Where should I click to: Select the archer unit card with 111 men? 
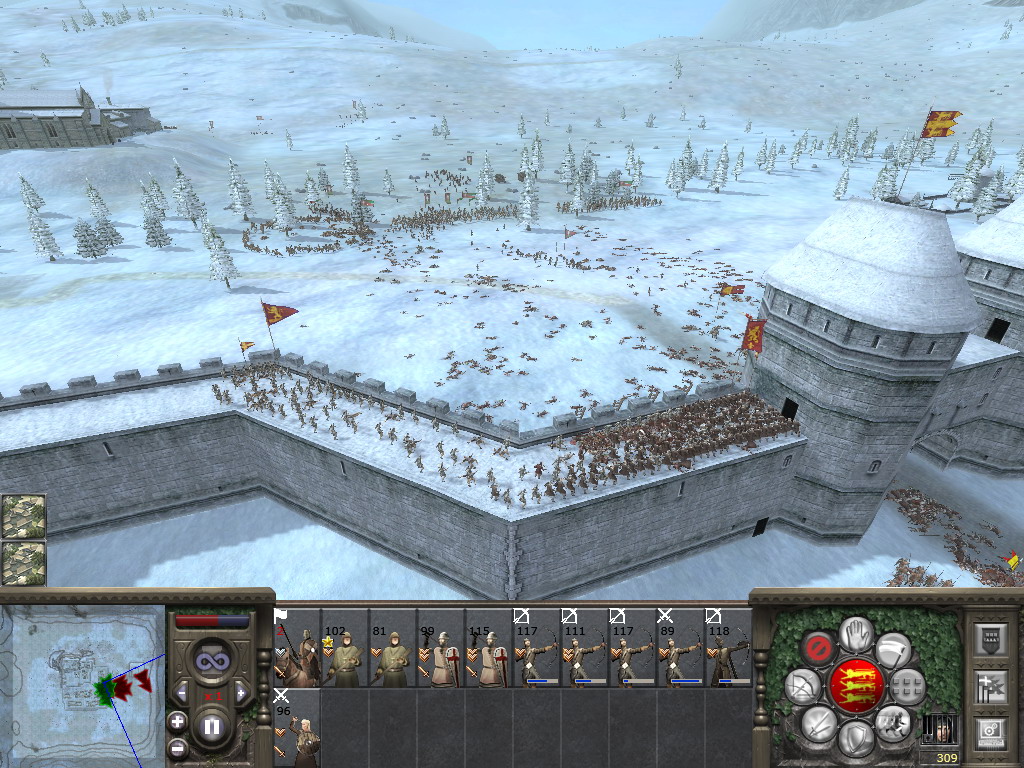586,648
